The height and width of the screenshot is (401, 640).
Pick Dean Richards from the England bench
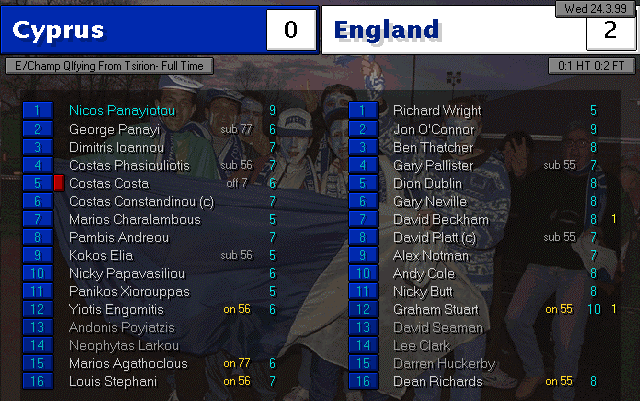(x=437, y=381)
